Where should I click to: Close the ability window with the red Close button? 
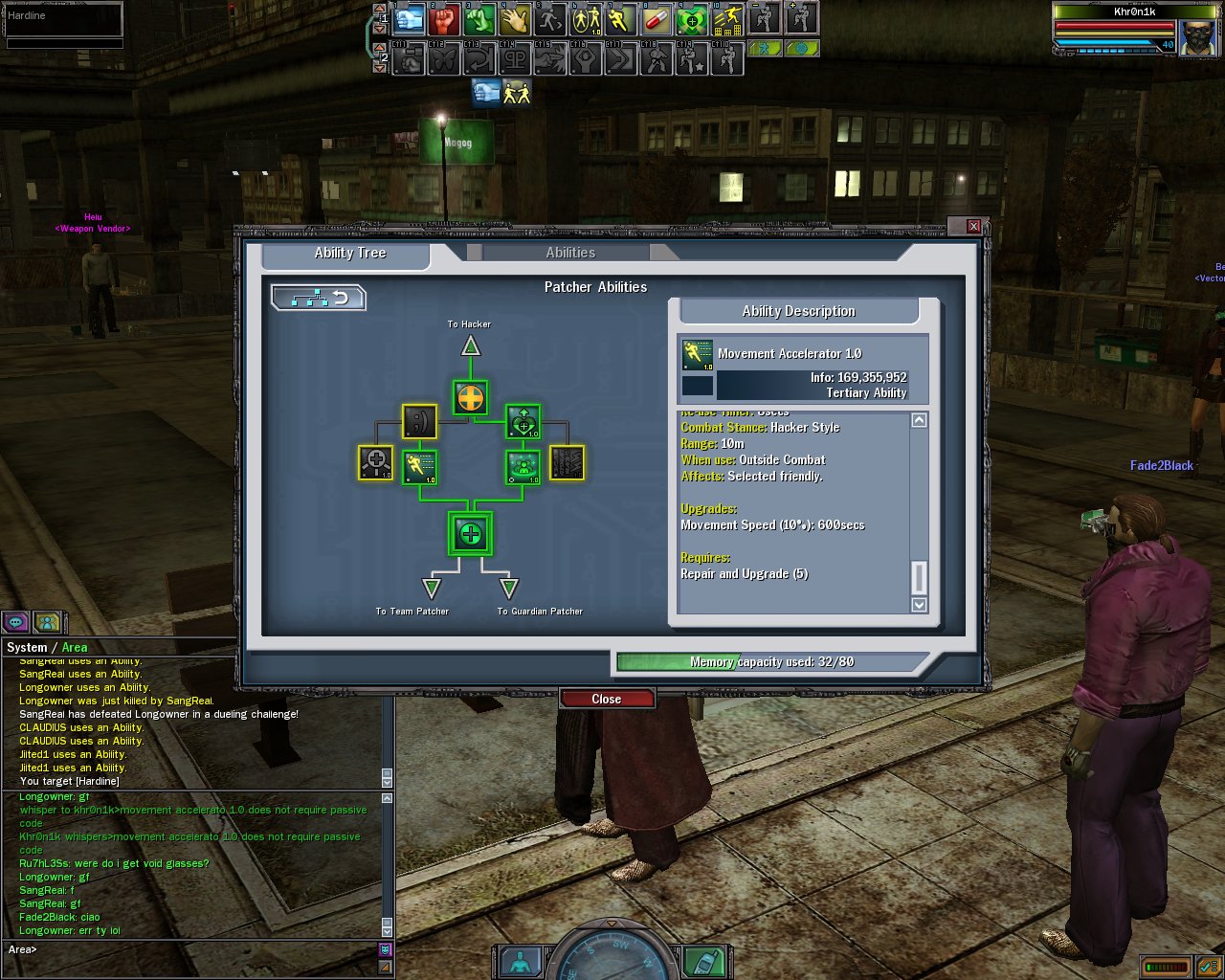(607, 699)
